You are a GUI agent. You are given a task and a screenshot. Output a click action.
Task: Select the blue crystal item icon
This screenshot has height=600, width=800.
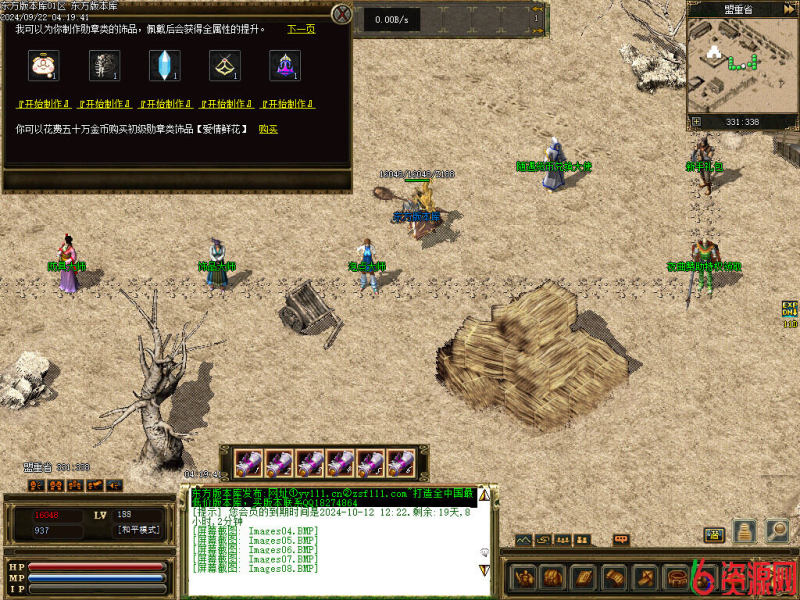click(163, 66)
